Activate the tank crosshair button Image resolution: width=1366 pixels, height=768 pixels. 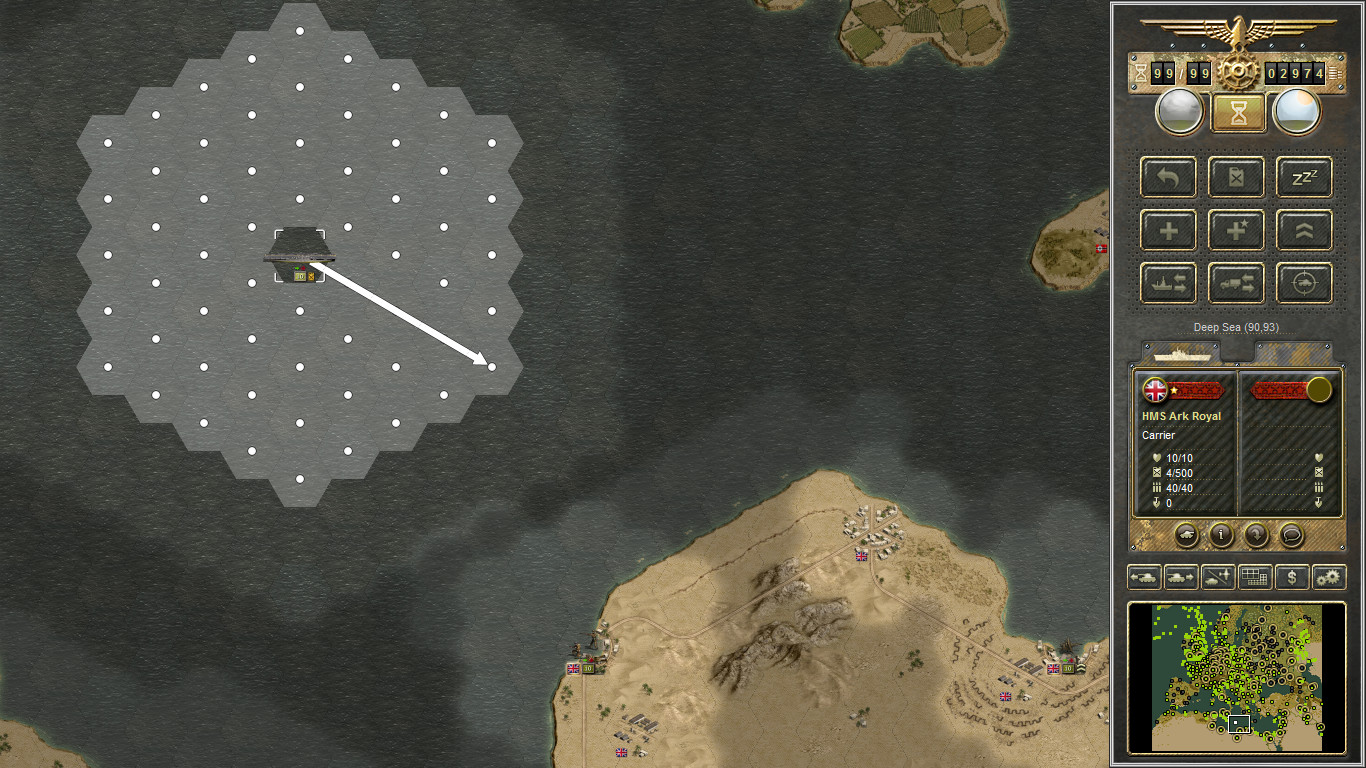pos(1304,284)
